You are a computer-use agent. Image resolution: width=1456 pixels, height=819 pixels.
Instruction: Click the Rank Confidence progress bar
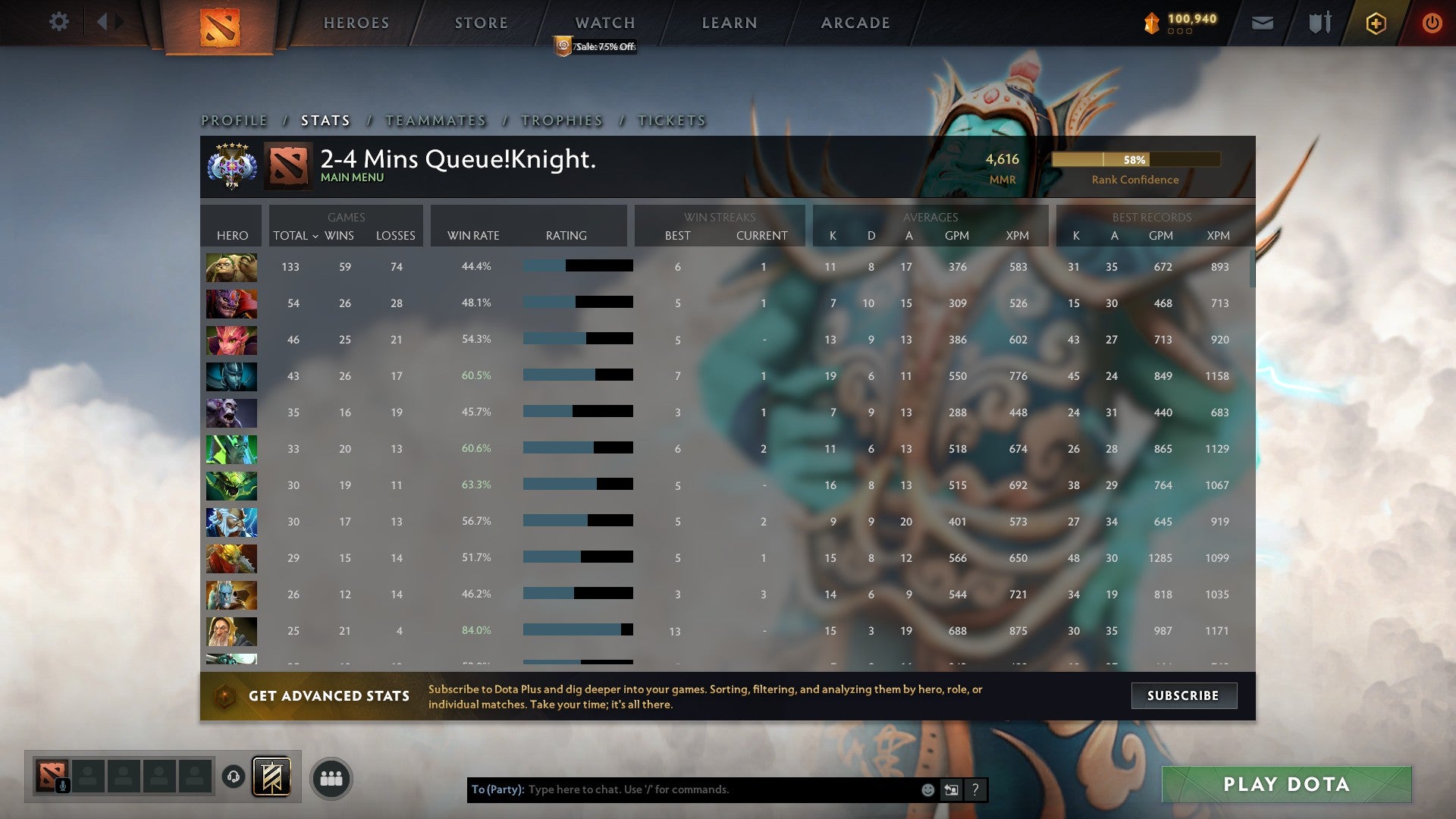[x=1135, y=160]
